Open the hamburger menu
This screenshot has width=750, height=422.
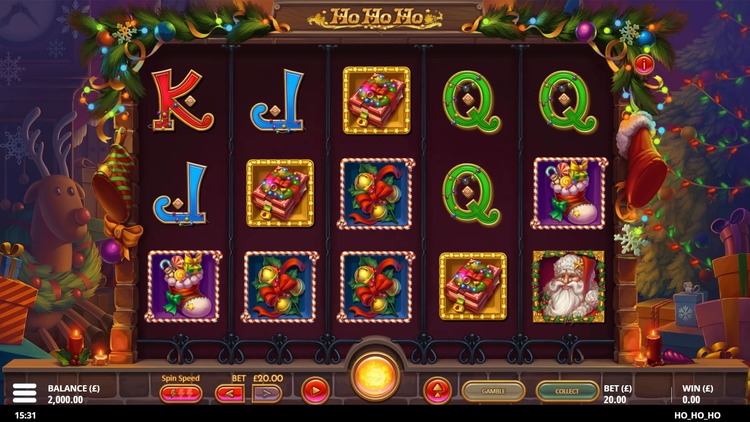[x=25, y=393]
